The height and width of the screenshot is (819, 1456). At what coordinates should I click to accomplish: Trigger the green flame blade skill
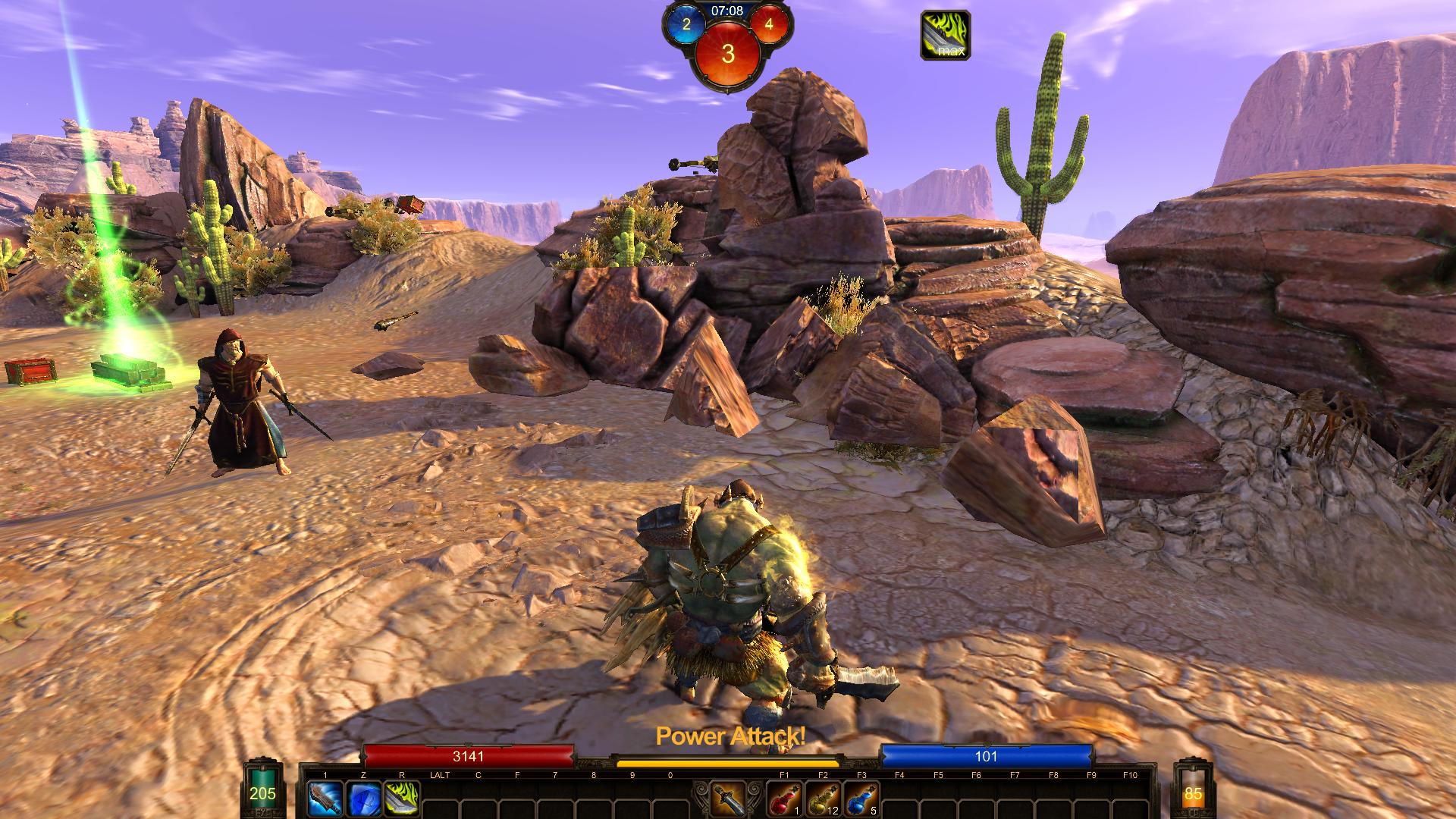[402, 799]
